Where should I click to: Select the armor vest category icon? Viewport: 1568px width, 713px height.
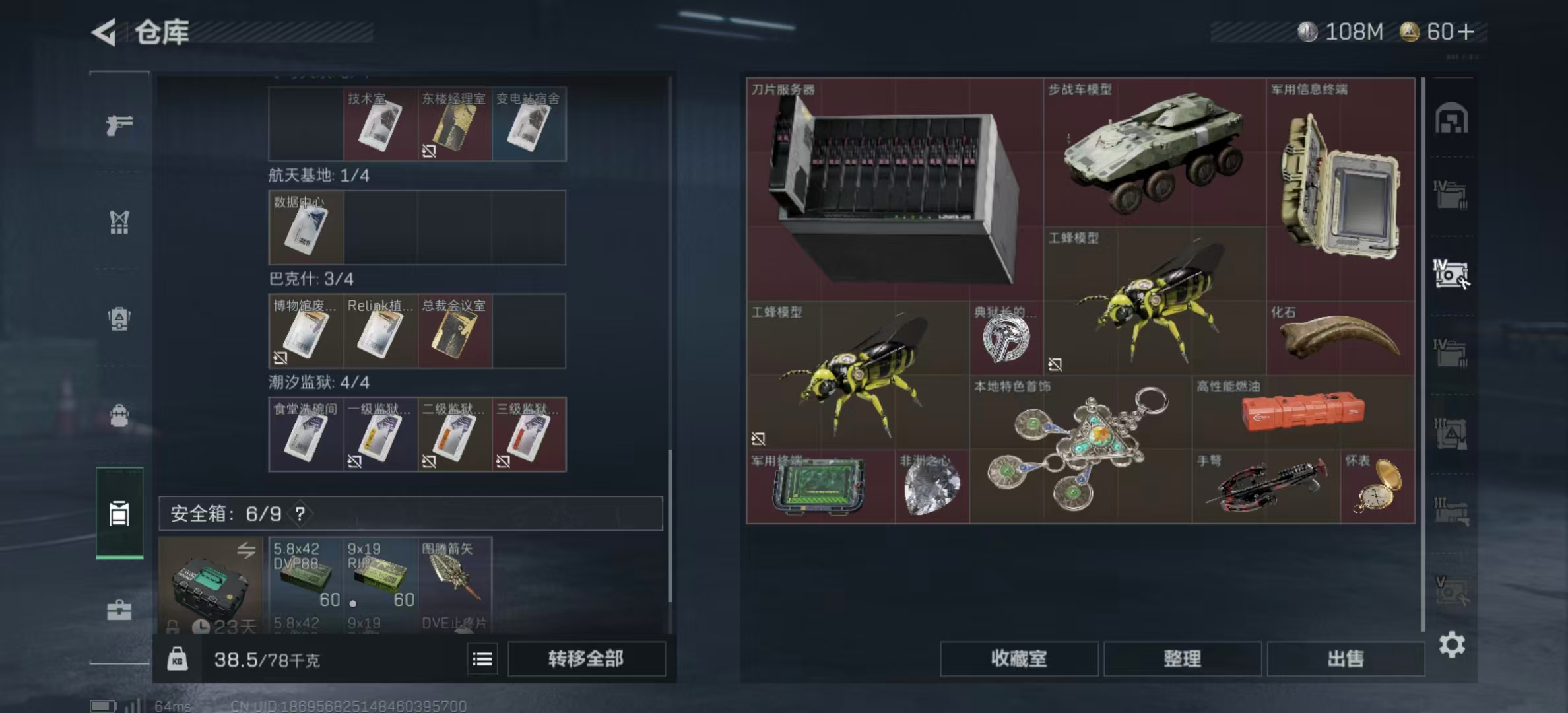(x=119, y=319)
